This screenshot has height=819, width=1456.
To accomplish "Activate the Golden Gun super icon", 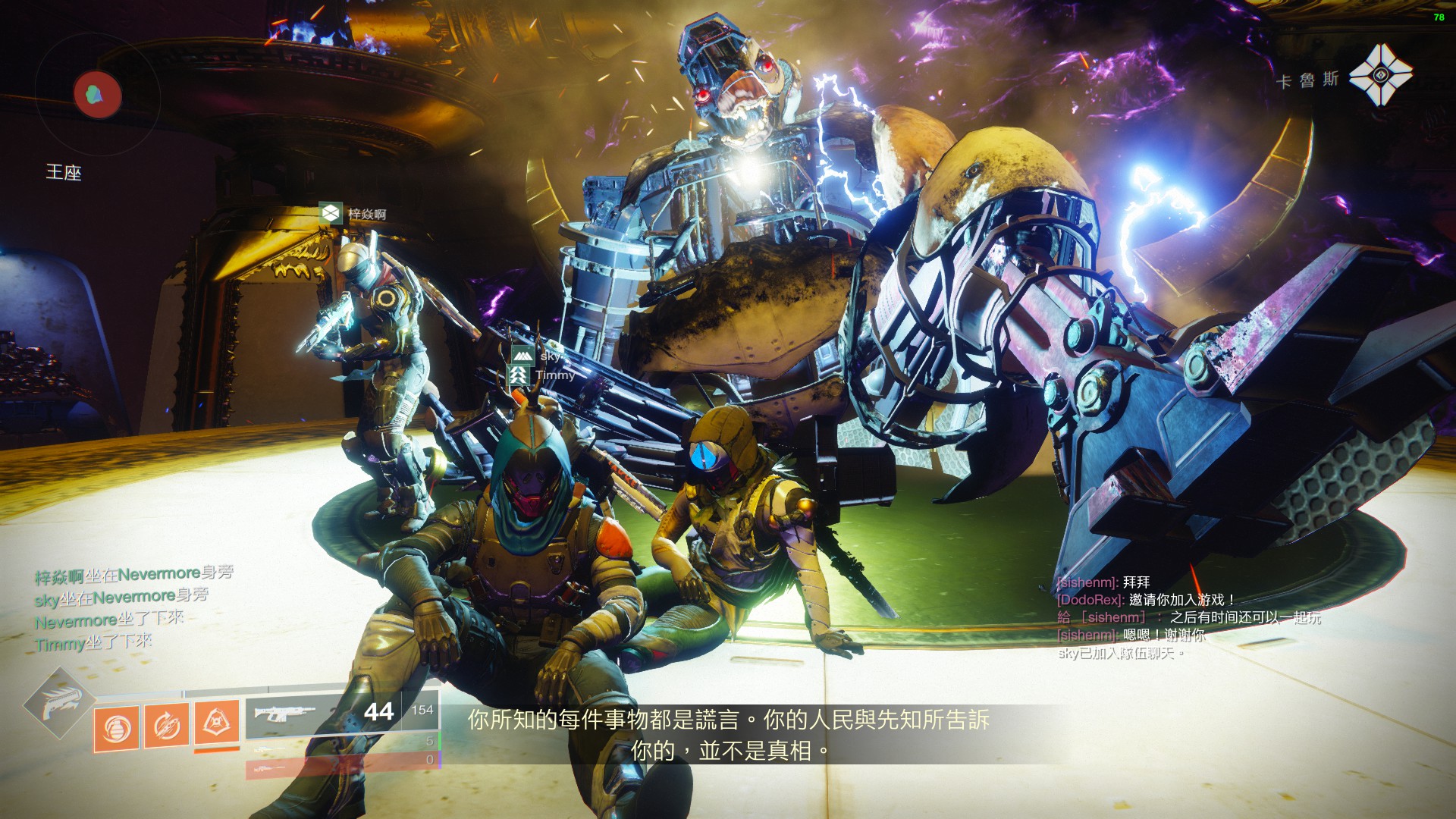I will coord(58,703).
